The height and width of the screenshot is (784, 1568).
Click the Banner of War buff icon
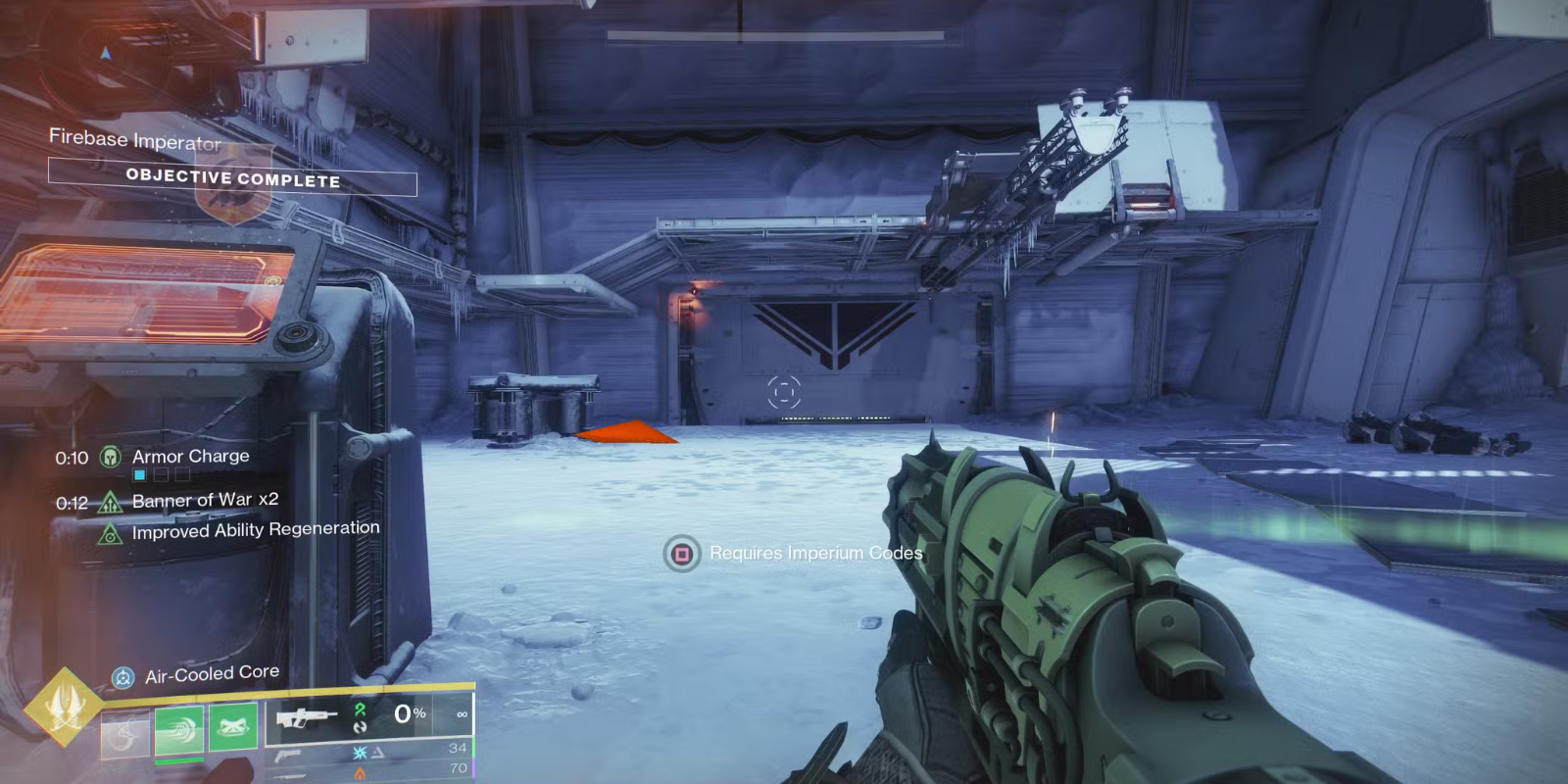[111, 502]
